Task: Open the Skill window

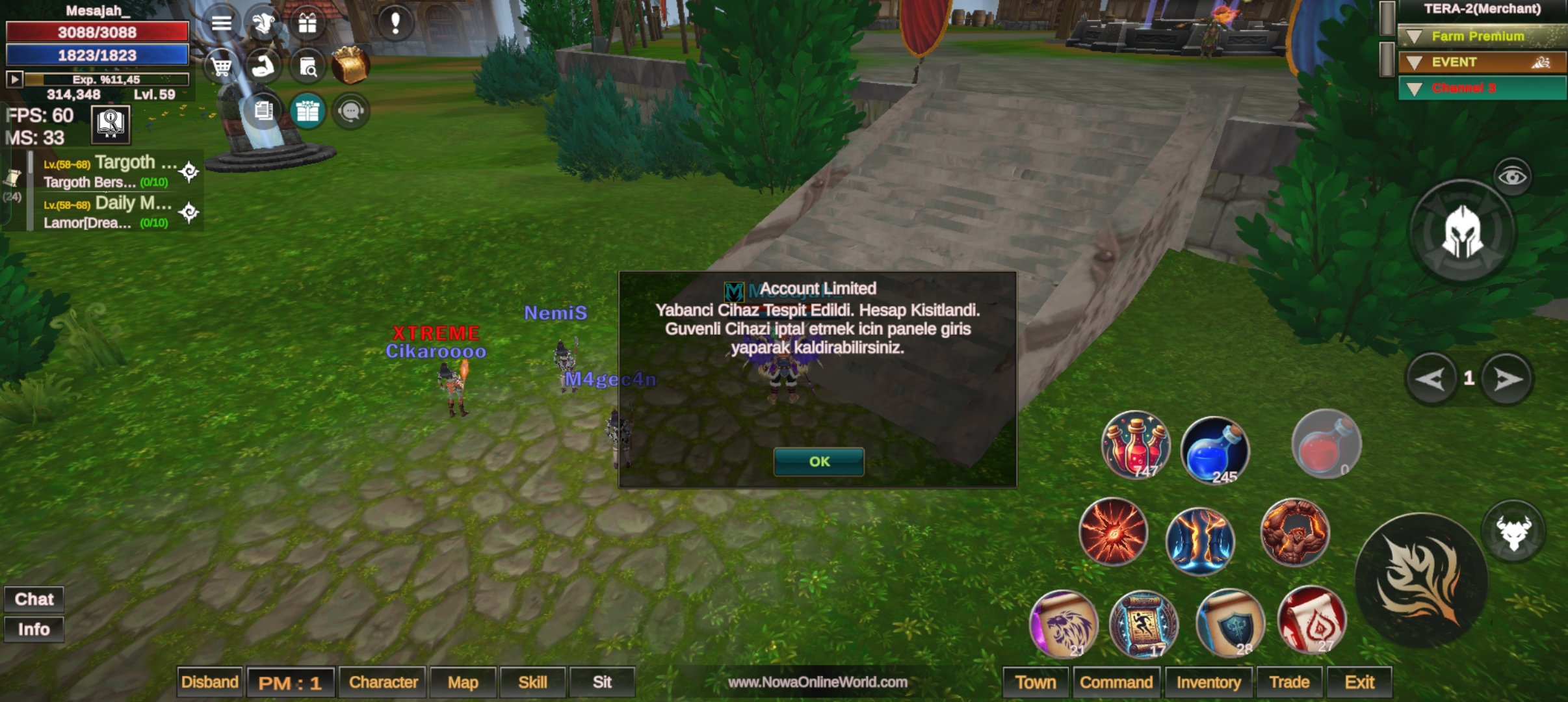Action: tap(532, 682)
